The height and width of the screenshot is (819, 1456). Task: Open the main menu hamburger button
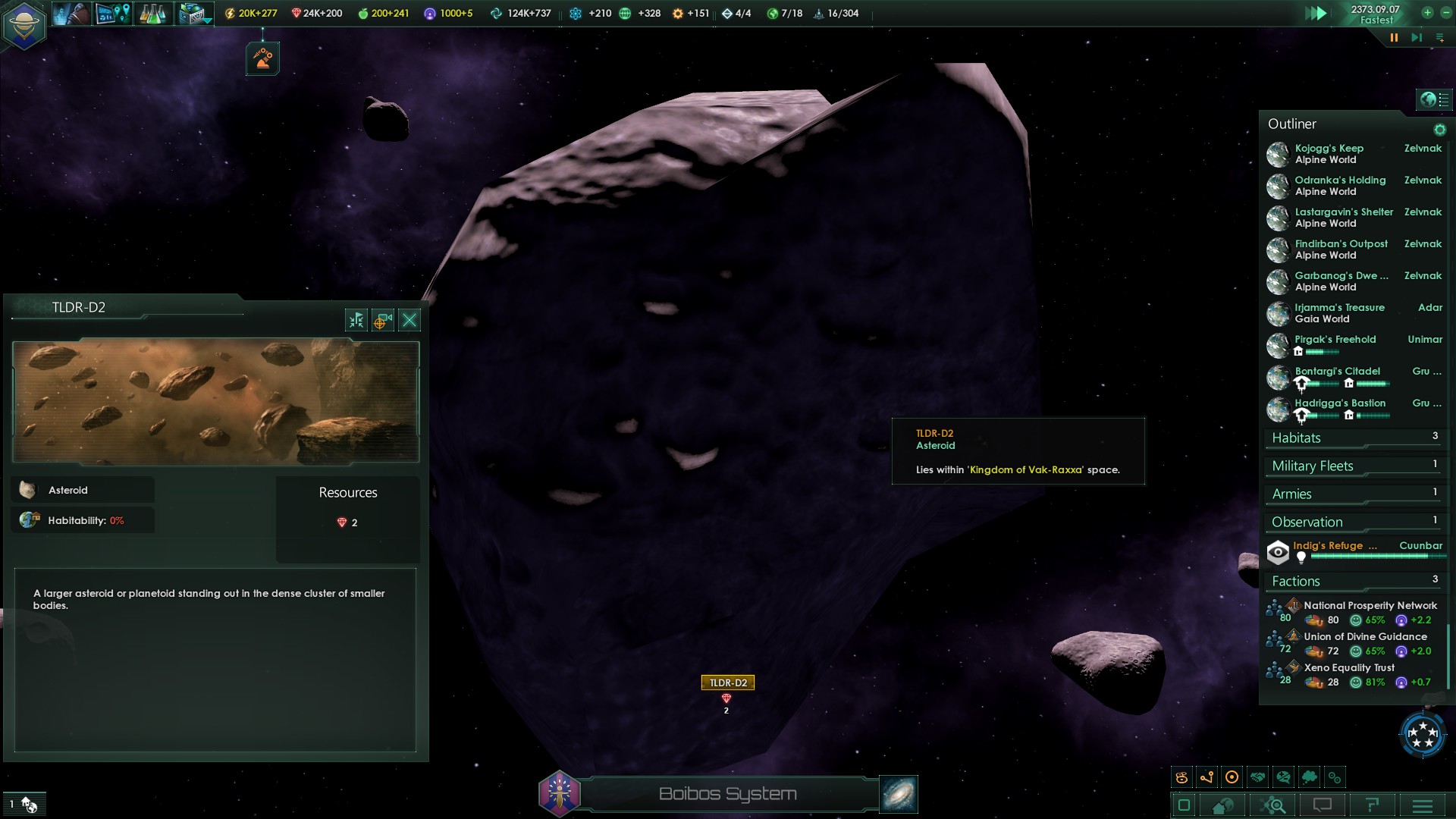tap(1422, 805)
